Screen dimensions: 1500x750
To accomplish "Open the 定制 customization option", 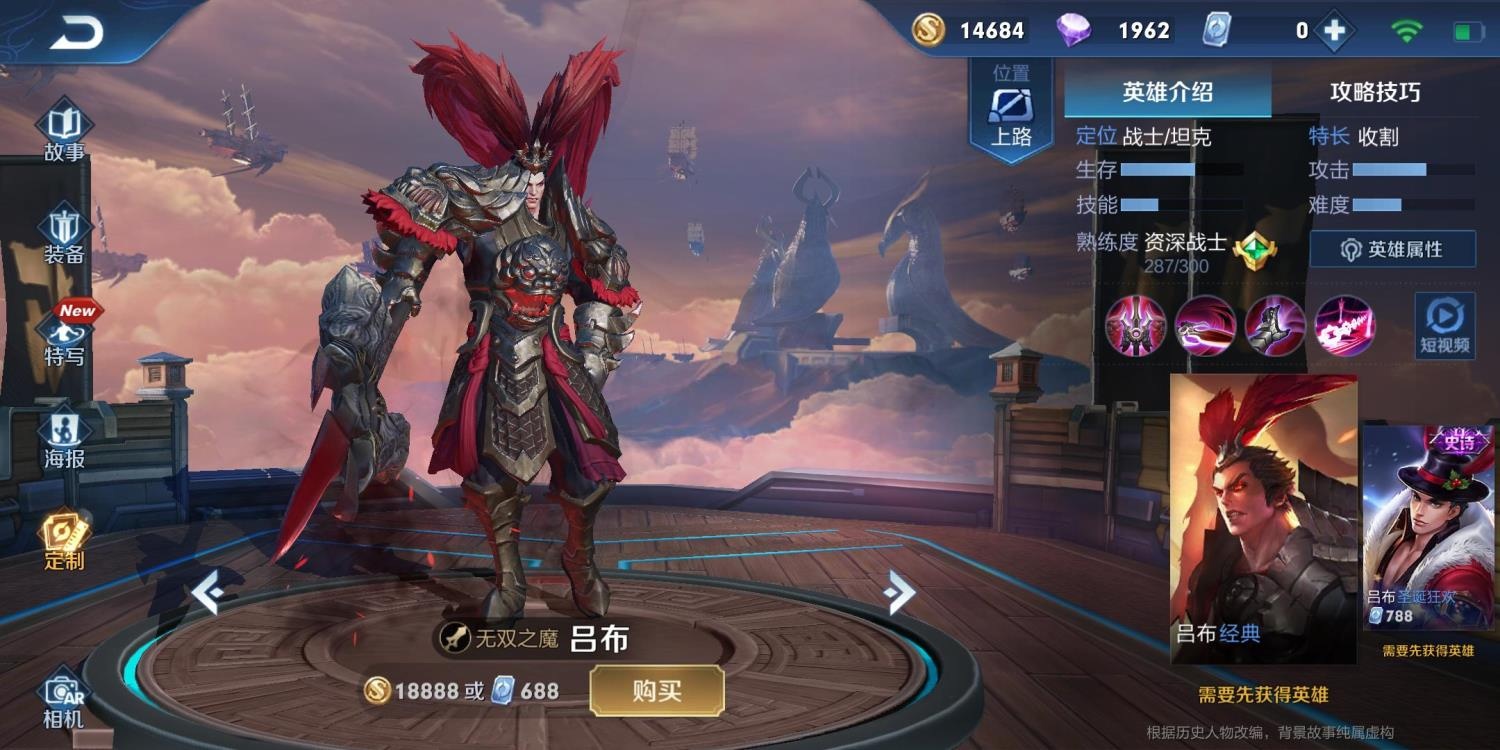I will point(64,542).
